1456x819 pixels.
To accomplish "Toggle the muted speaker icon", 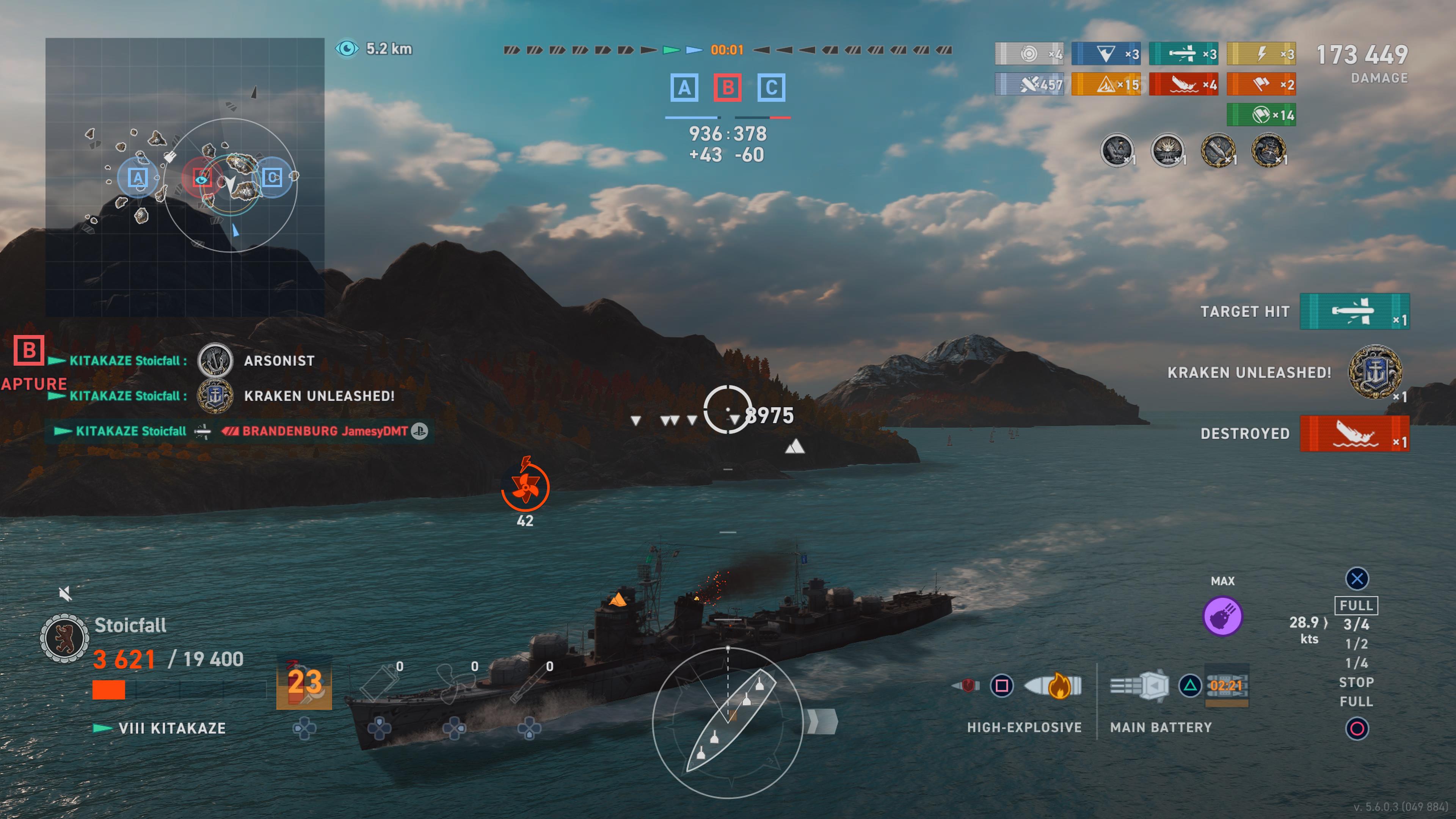I will 65,593.
